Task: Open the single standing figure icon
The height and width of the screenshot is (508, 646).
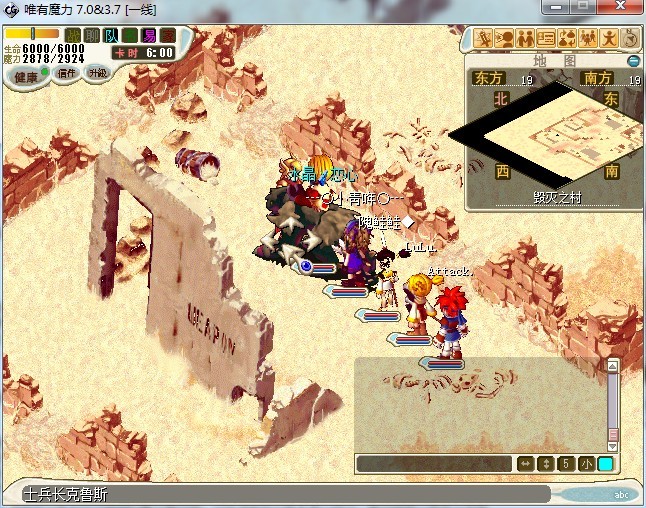Action: click(x=609, y=39)
